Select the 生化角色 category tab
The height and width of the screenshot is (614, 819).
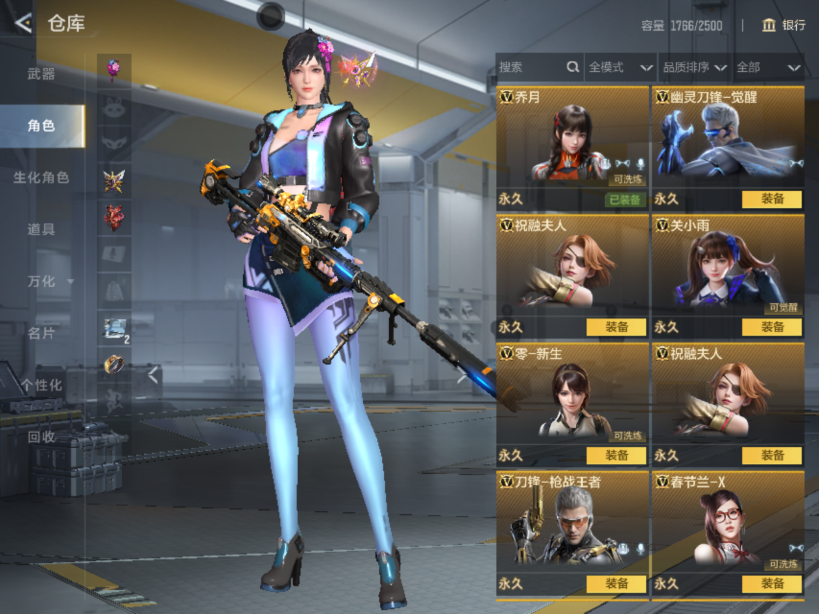tap(41, 177)
